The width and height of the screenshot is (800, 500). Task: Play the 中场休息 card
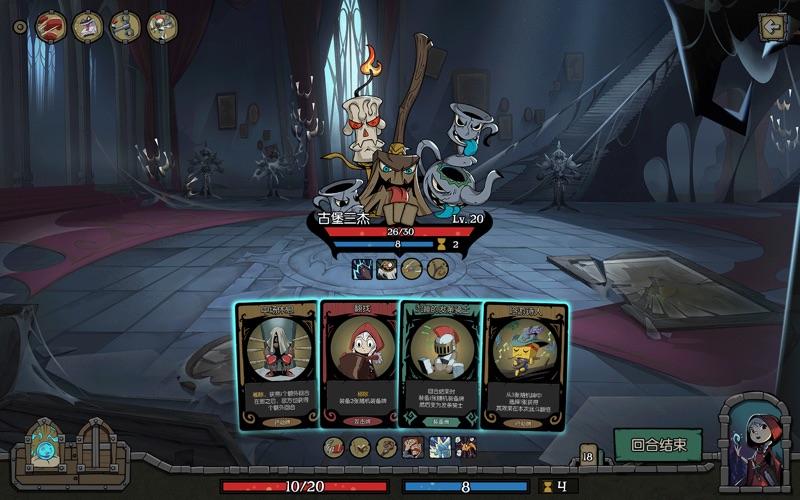pos(277,365)
